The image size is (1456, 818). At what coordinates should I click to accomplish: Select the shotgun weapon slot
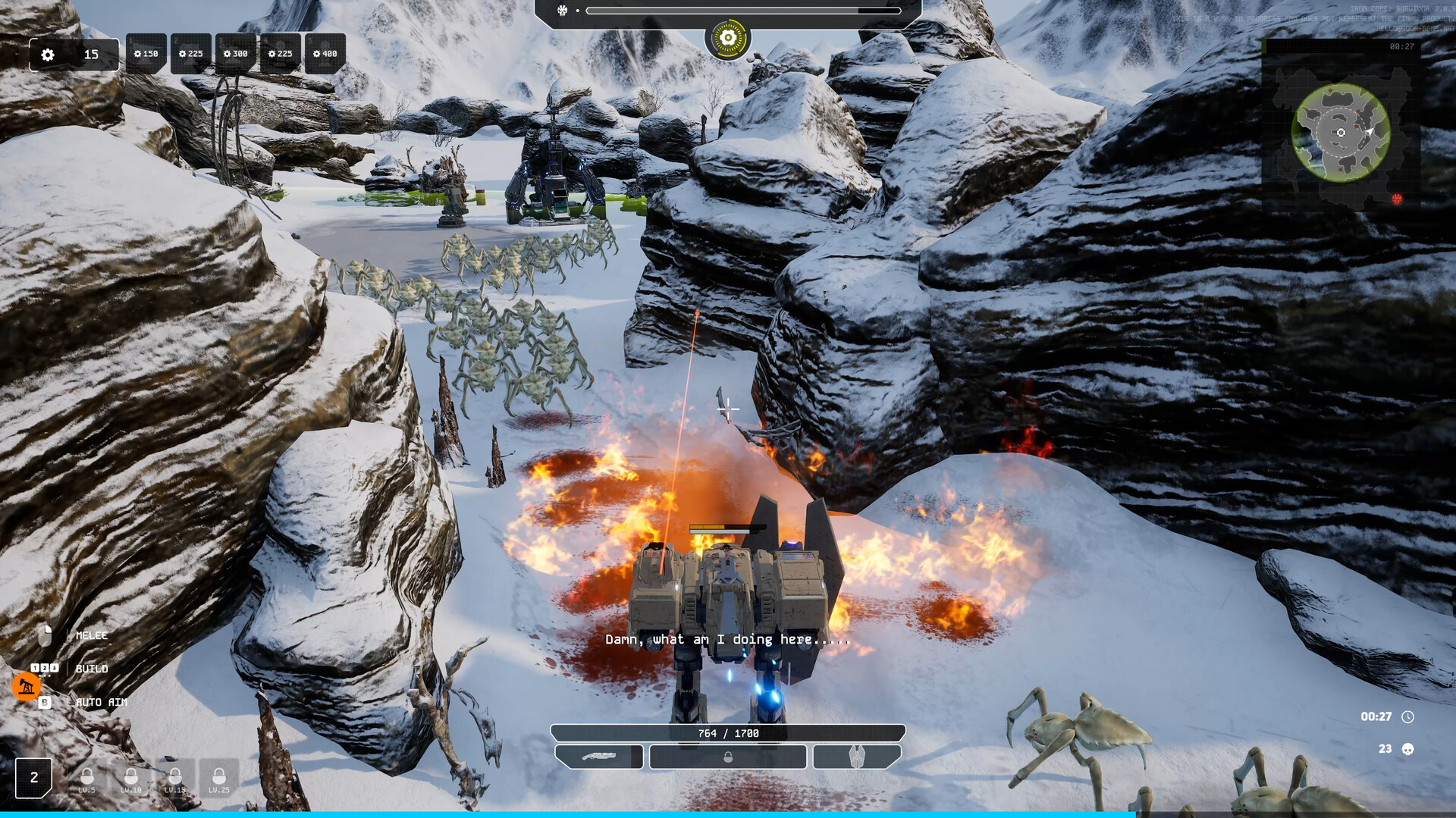click(599, 757)
